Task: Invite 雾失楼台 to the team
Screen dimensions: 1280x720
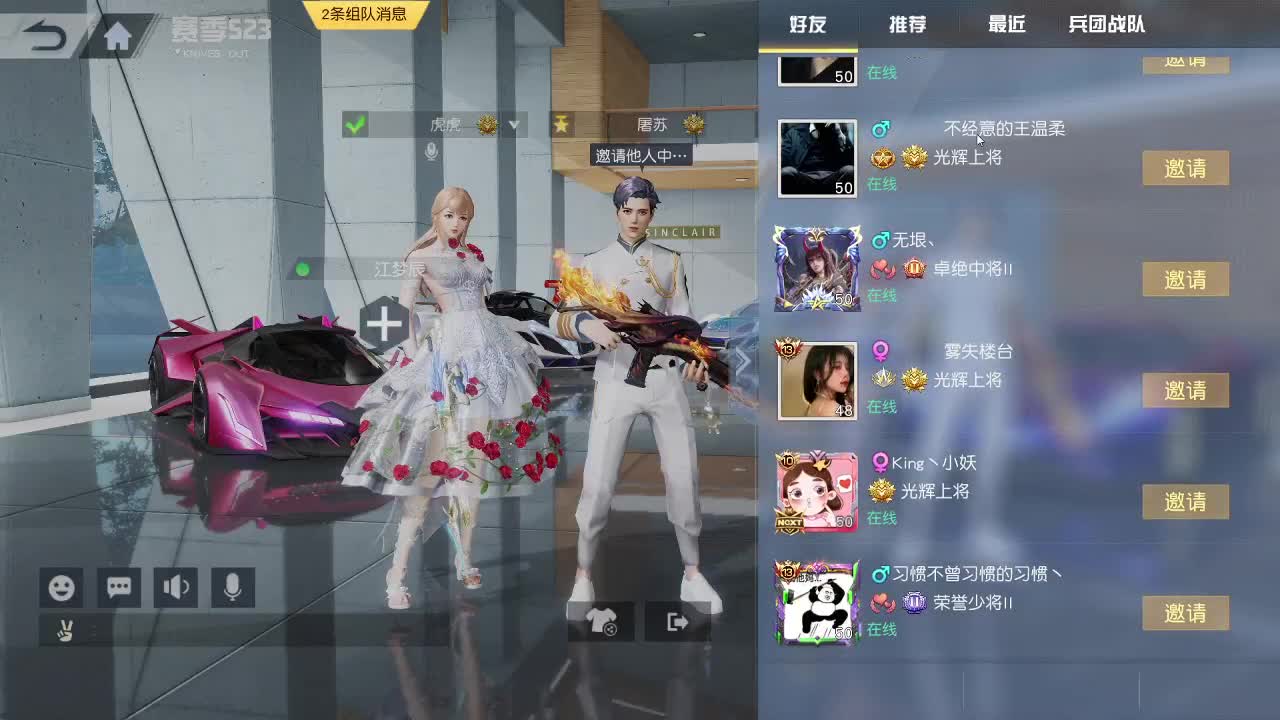Action: point(1185,390)
